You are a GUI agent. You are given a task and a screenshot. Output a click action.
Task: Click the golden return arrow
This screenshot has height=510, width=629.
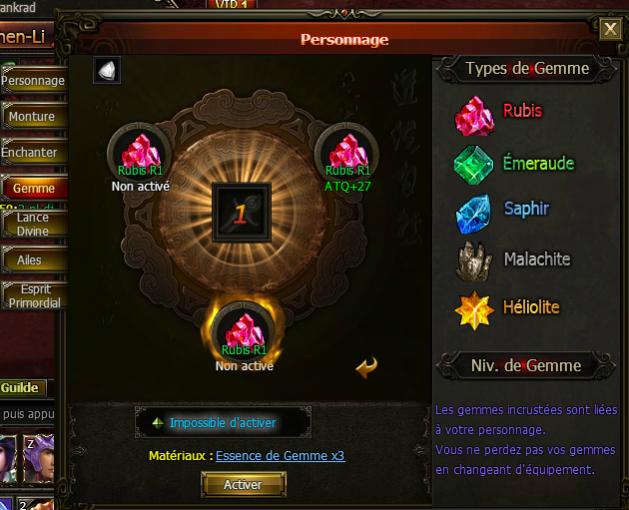click(x=366, y=368)
